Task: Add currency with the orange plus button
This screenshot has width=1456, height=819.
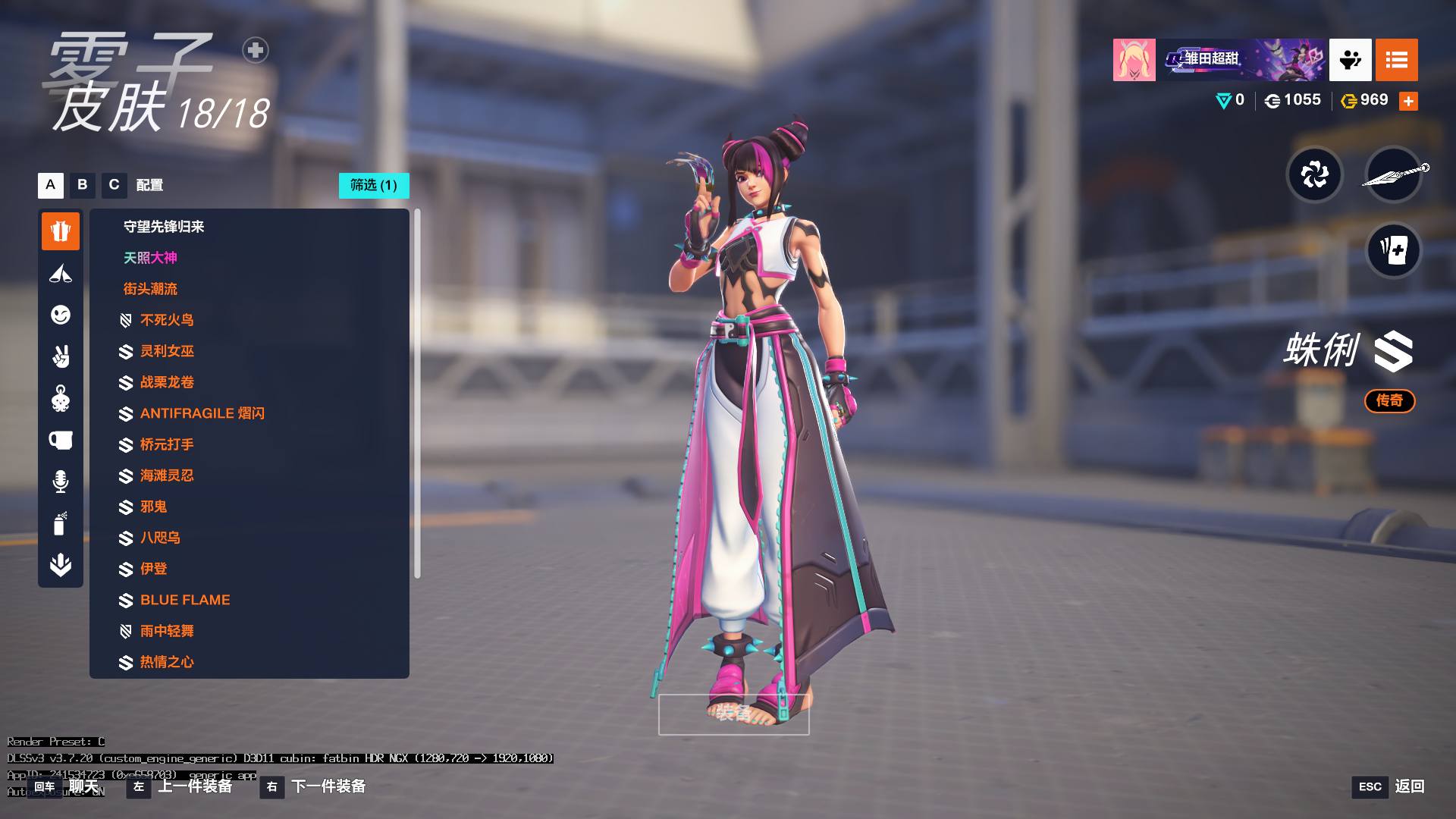Action: 1408,101
